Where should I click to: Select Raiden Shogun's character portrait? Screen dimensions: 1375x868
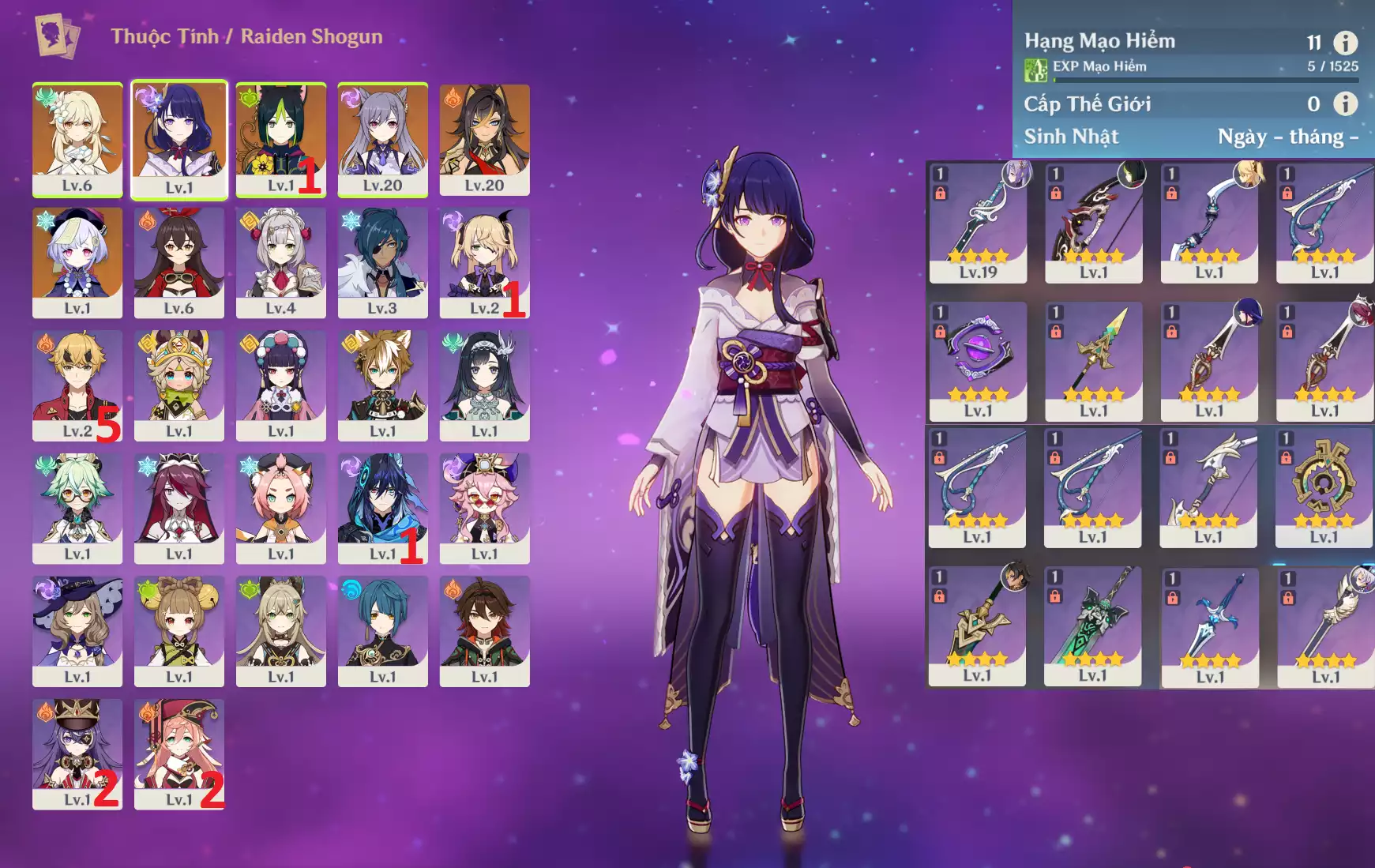point(179,139)
